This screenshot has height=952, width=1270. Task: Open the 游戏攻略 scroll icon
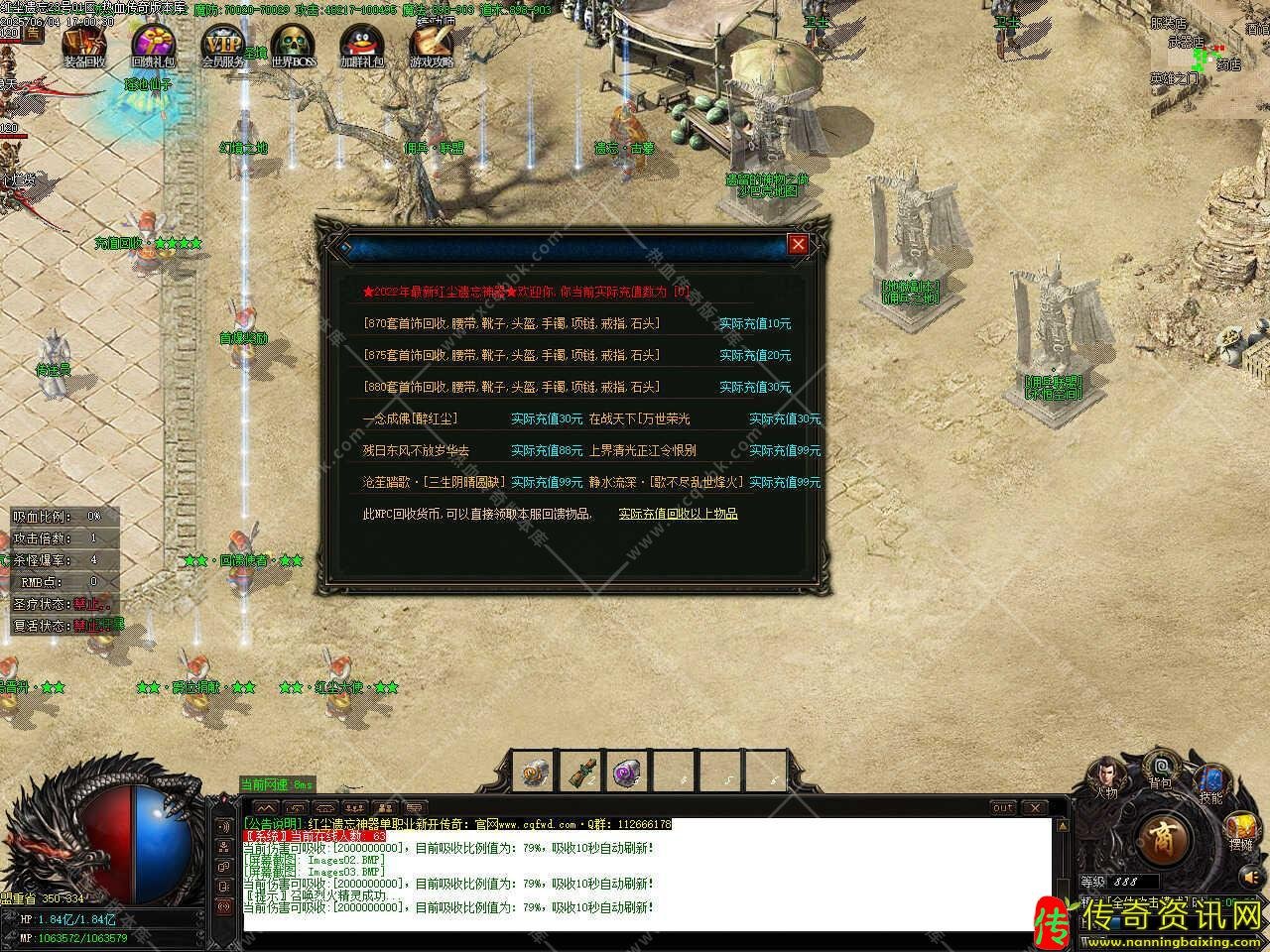tap(432, 44)
